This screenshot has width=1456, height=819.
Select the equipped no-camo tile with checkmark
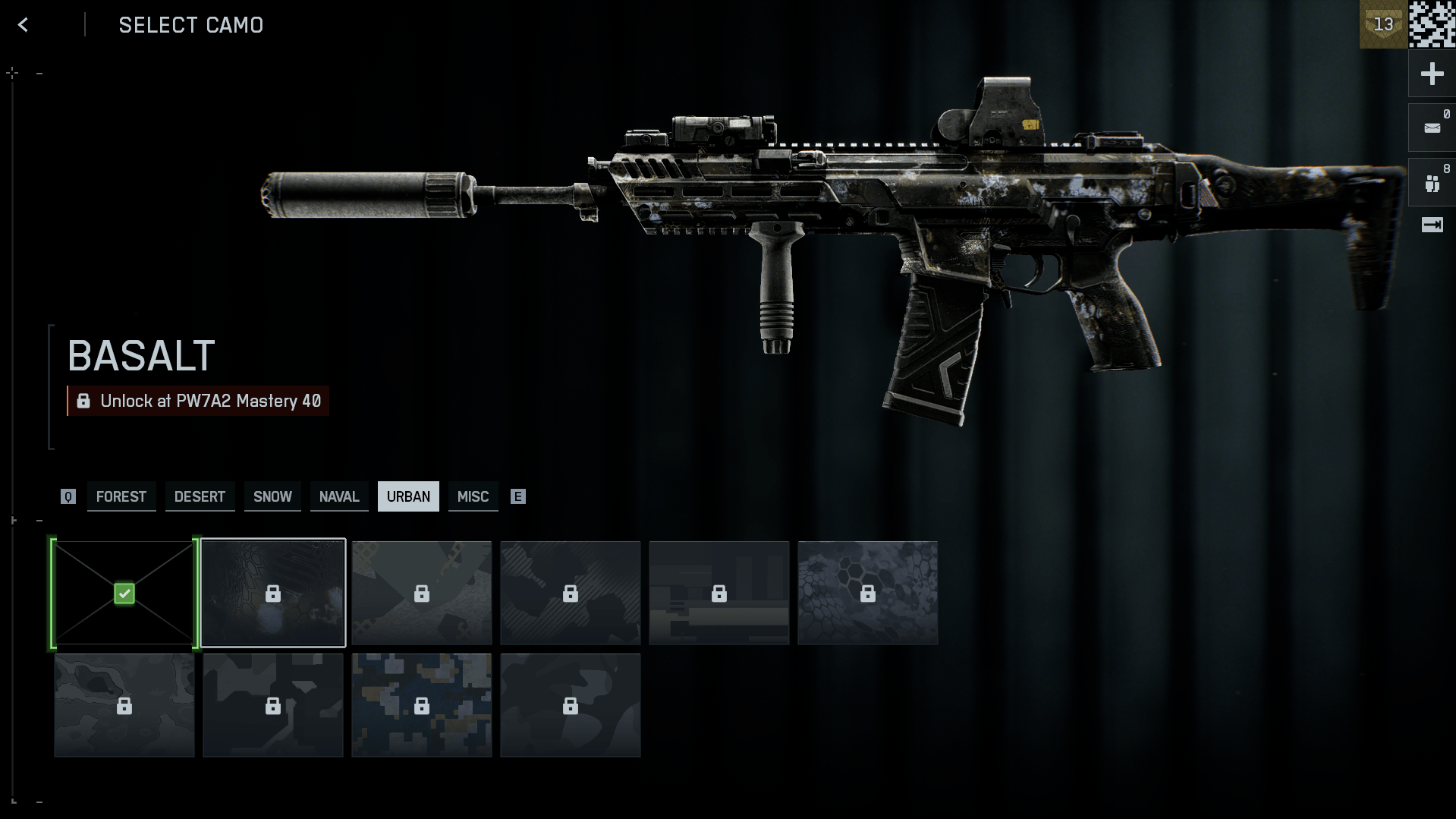(x=124, y=593)
